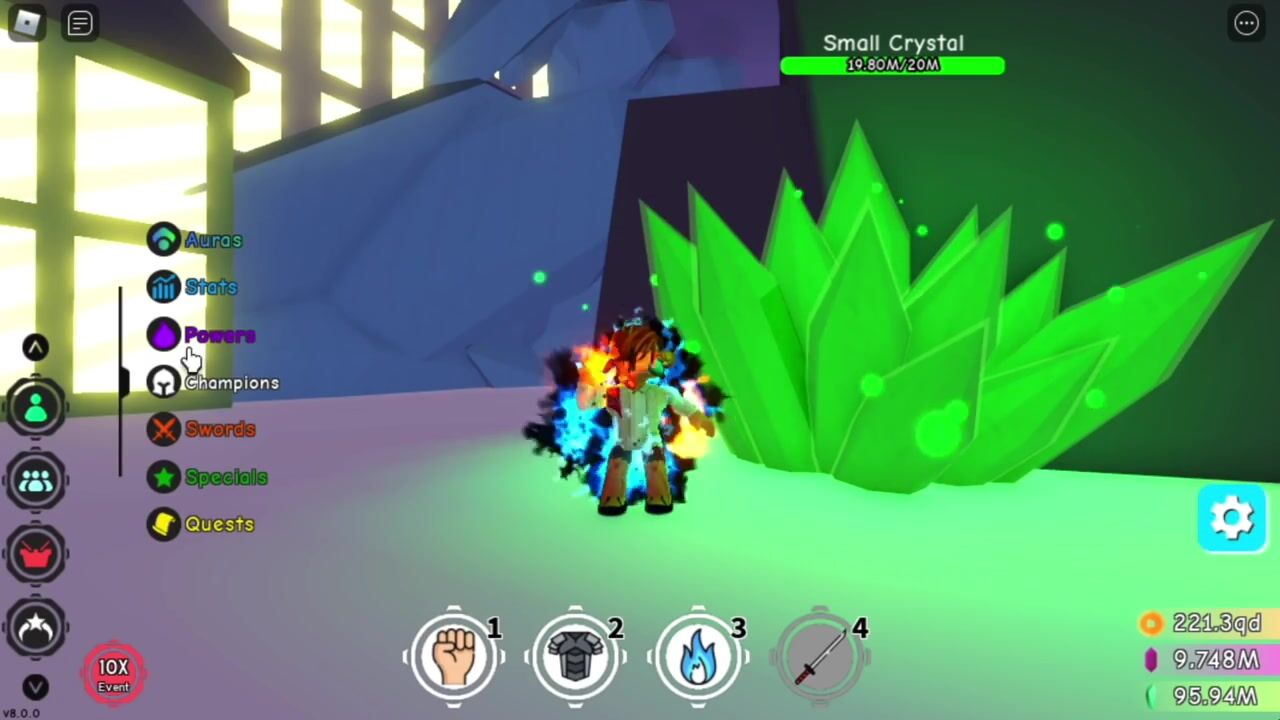Open the red shop basket icon
This screenshot has height=720, width=1280.
(x=37, y=555)
